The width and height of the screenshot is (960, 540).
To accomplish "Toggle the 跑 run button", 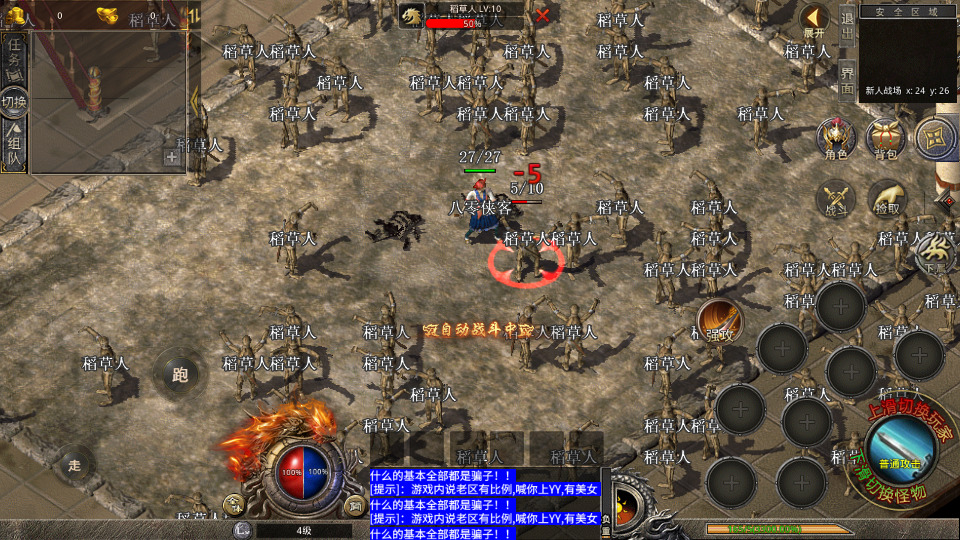I will click(179, 375).
